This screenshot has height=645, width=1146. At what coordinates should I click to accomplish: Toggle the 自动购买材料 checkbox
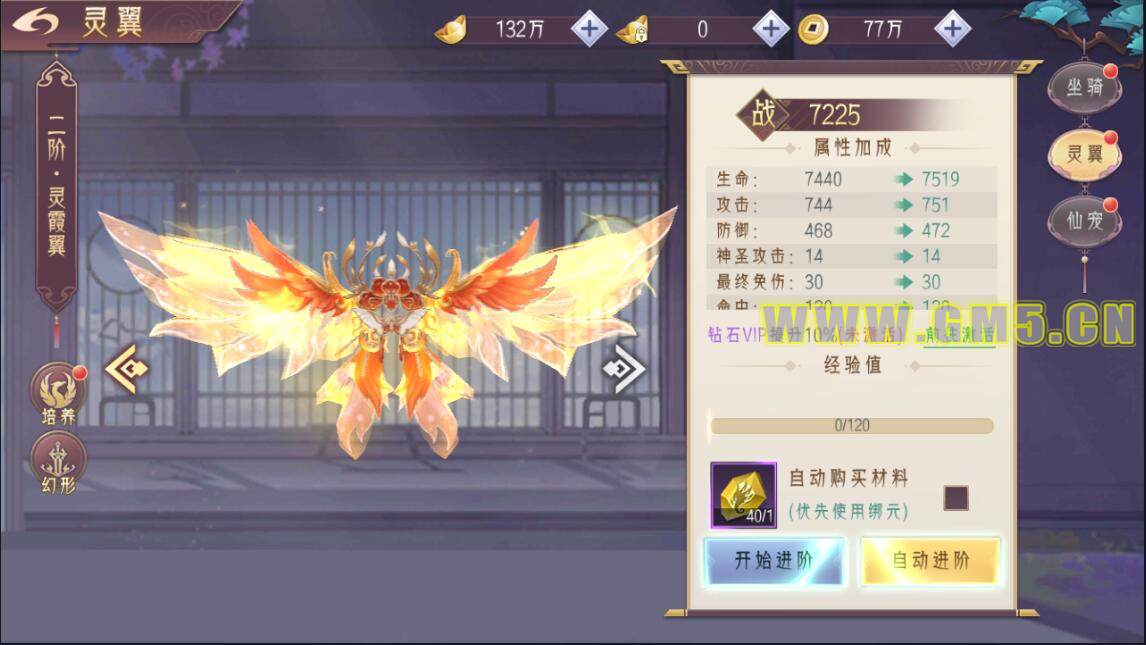956,497
